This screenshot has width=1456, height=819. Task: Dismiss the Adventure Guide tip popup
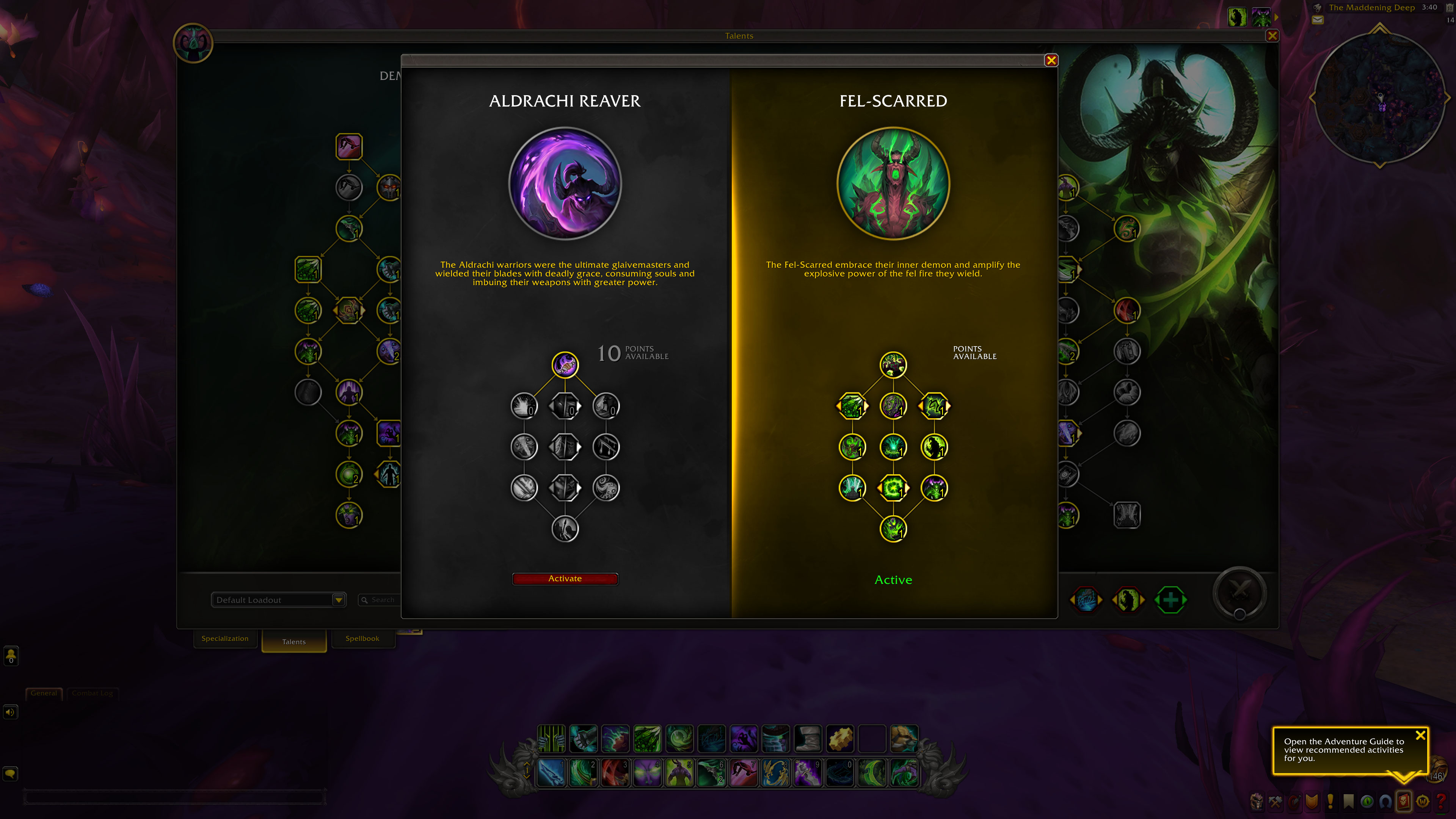coord(1420,735)
